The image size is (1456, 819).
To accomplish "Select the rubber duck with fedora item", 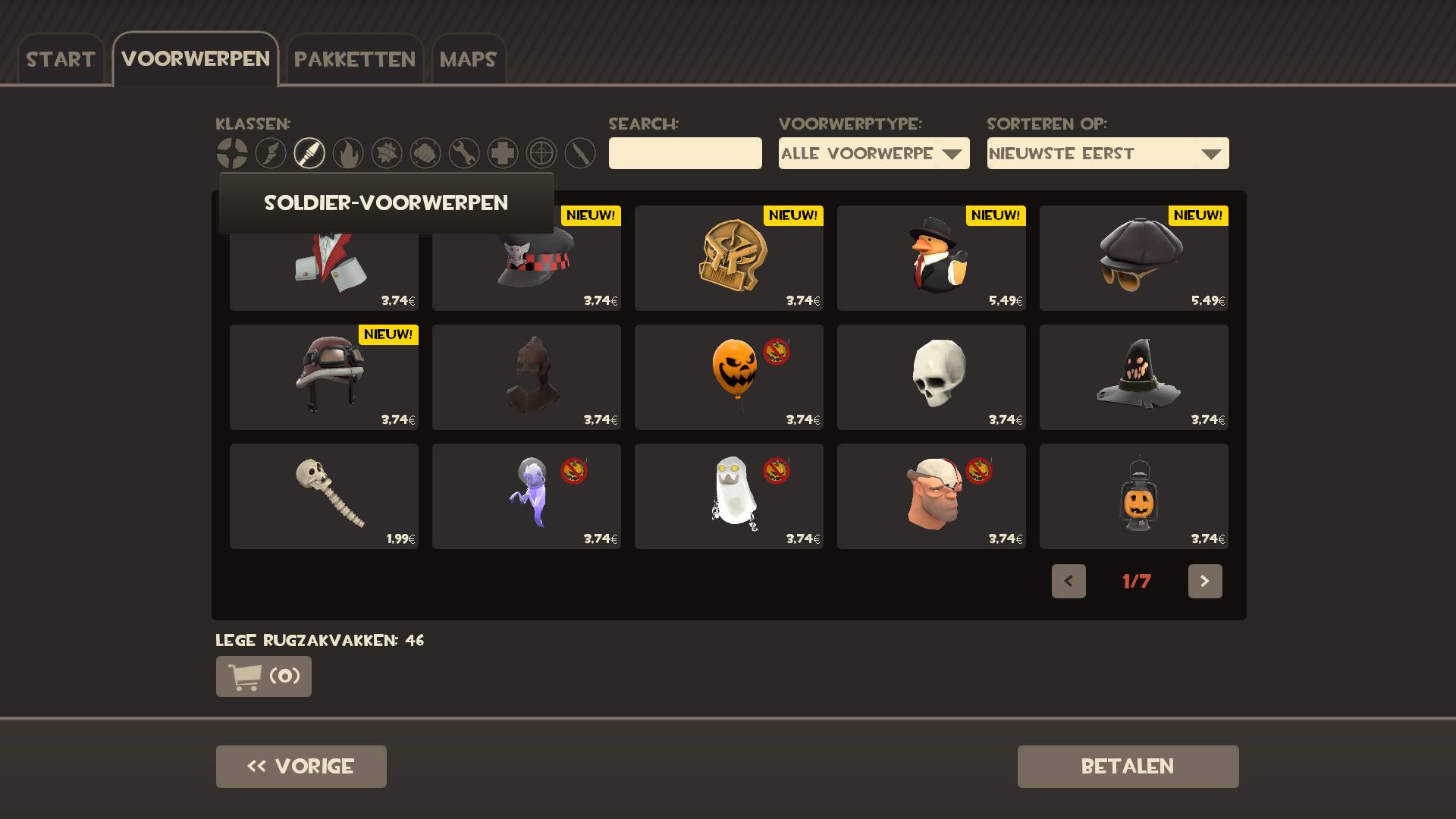I will click(931, 258).
